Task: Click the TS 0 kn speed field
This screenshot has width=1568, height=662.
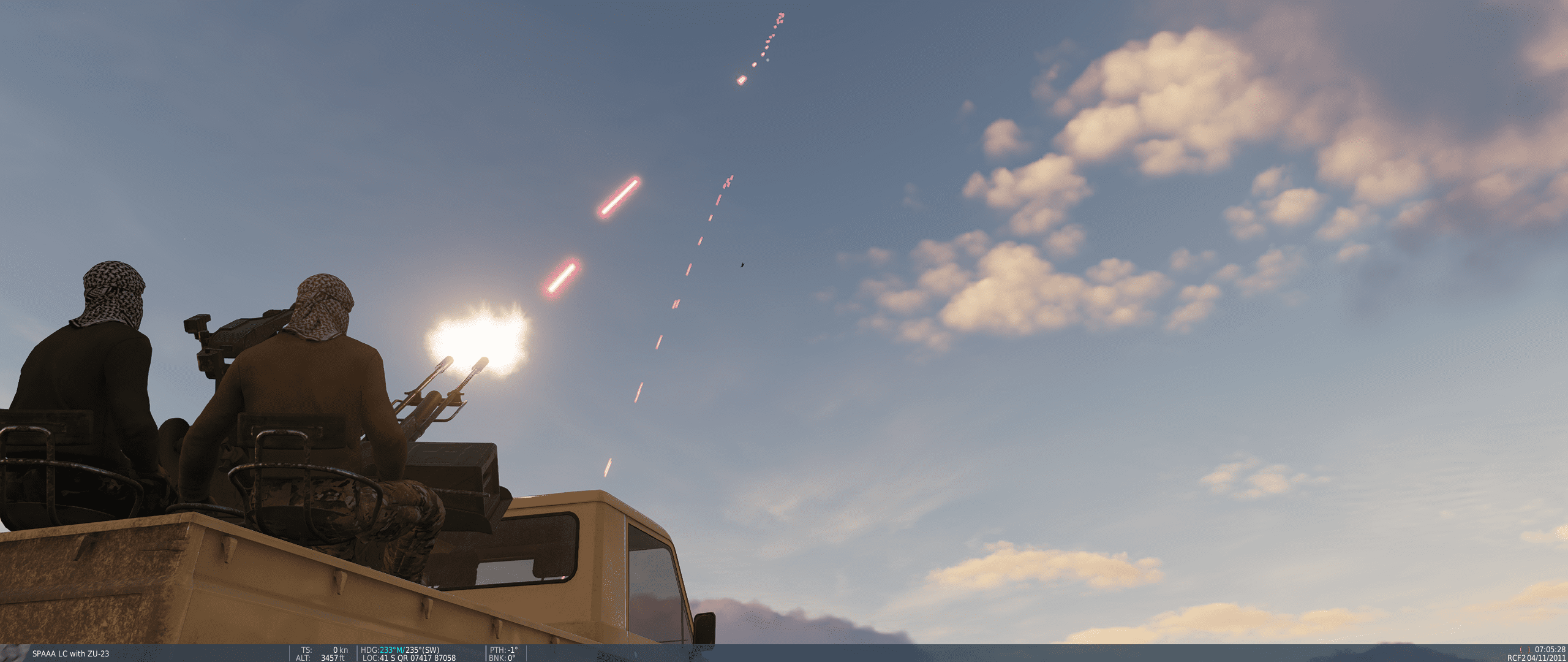Action: click(x=325, y=649)
